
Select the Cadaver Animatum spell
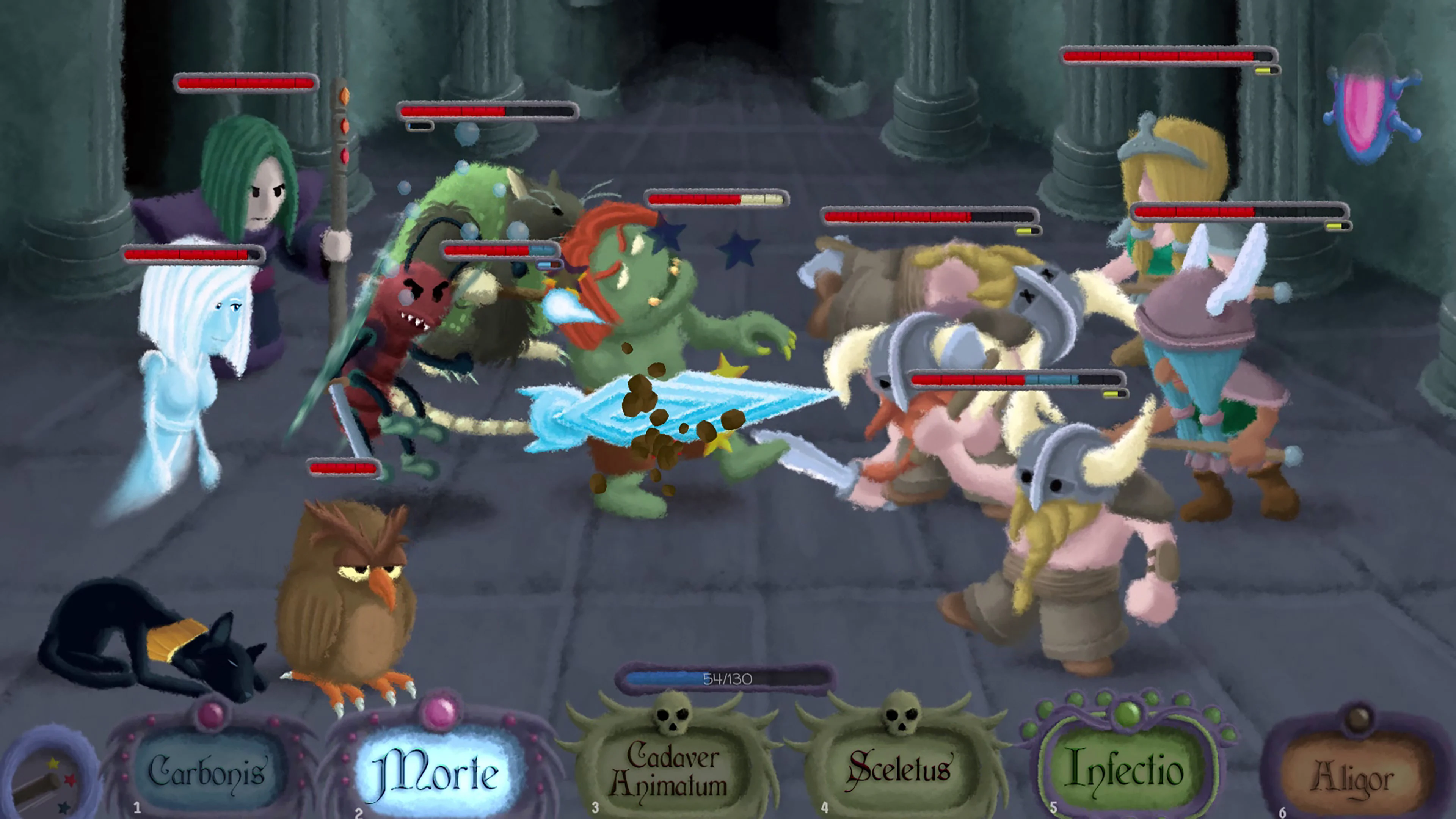pos(673,772)
